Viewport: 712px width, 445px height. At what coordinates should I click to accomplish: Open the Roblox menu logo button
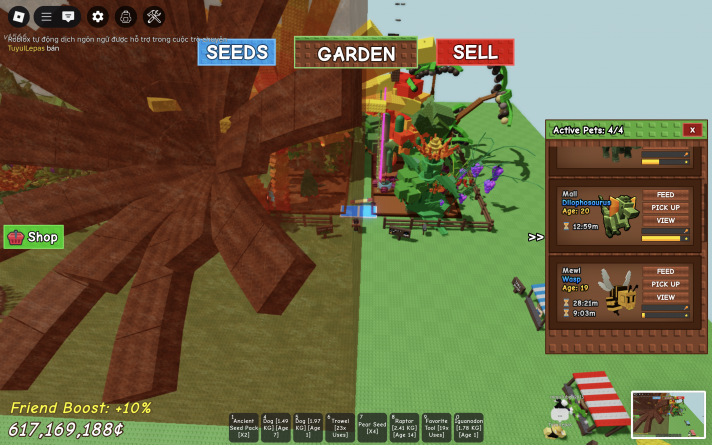[x=18, y=16]
